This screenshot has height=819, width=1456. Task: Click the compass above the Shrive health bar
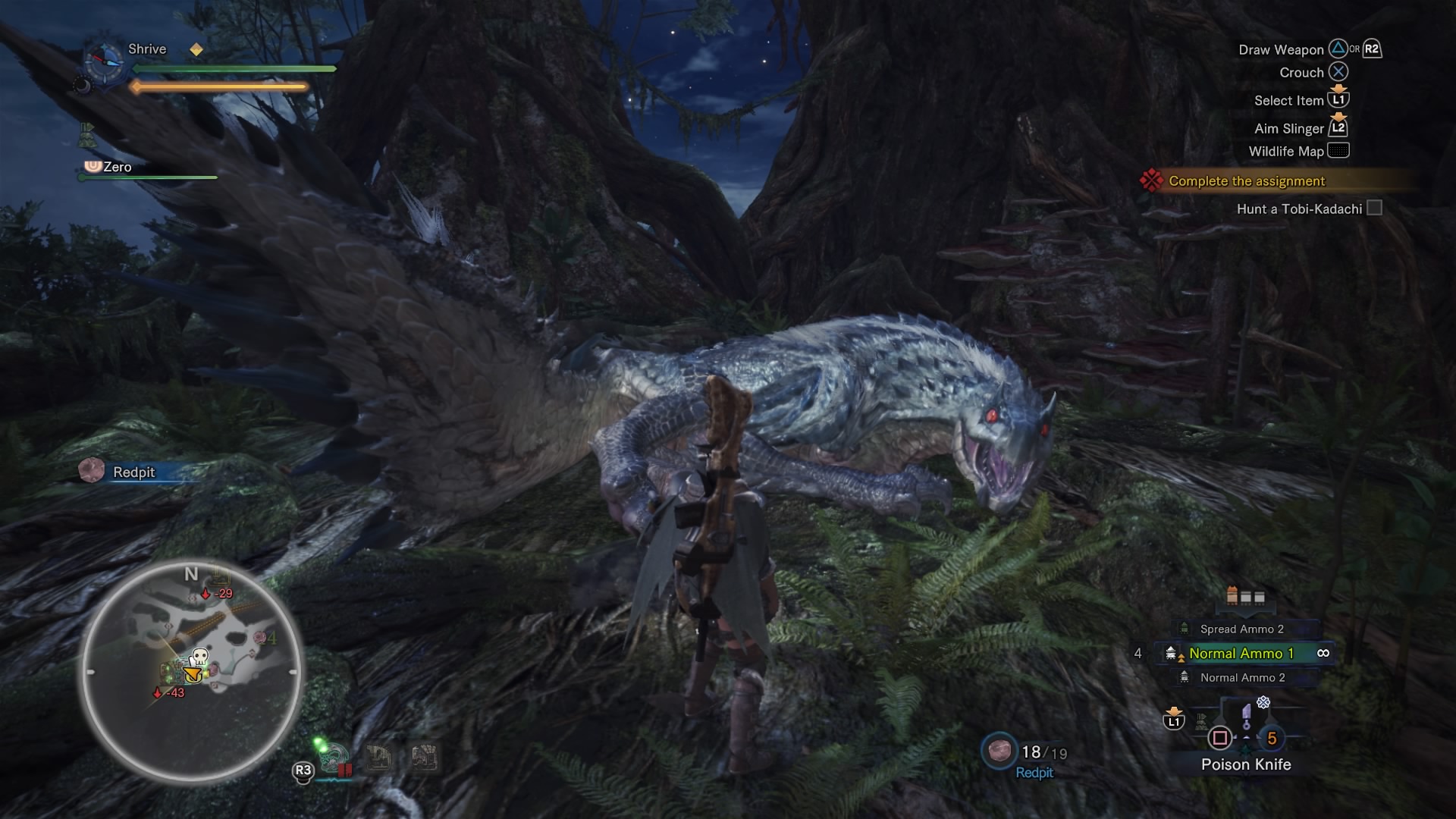tap(104, 60)
